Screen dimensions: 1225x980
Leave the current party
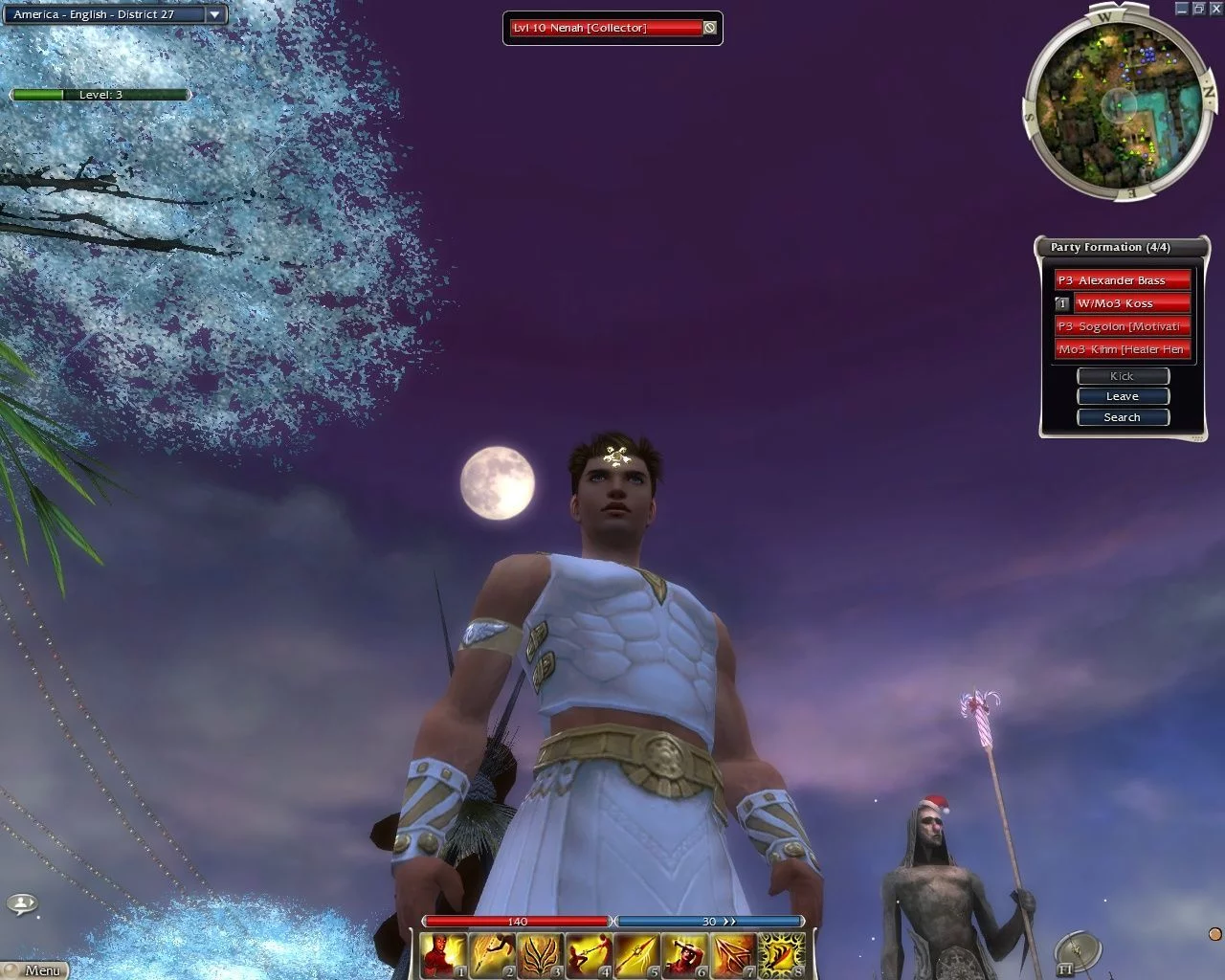(x=1123, y=396)
